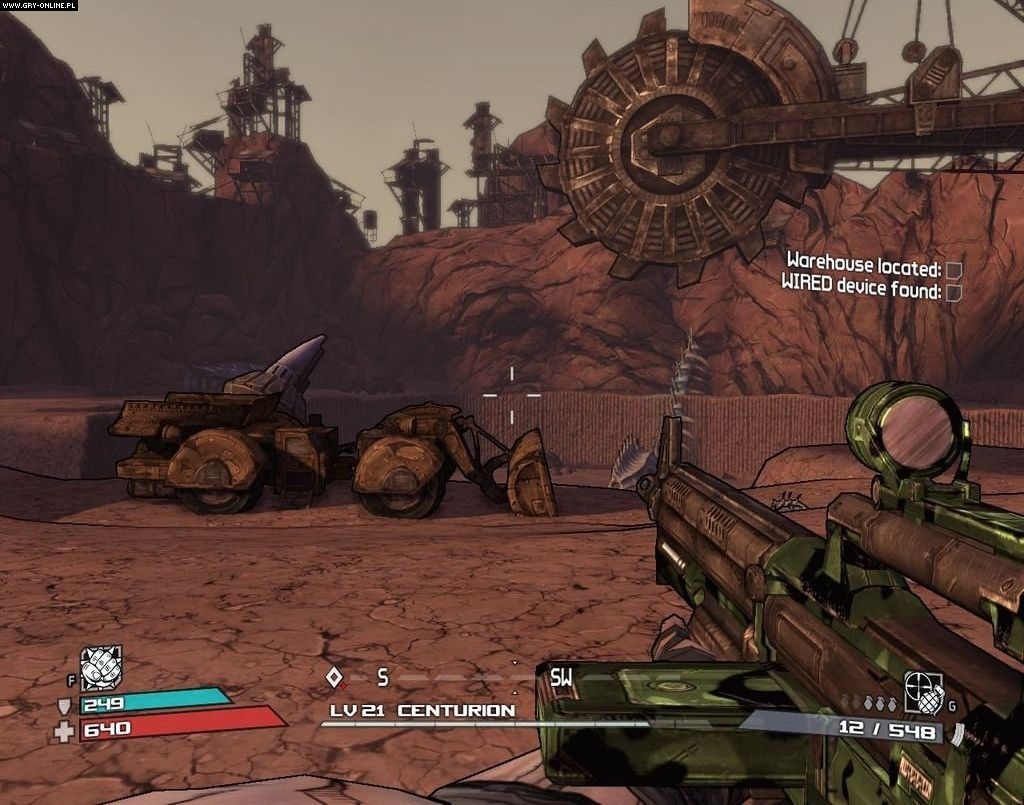The width and height of the screenshot is (1024, 805).
Task: Activate the action skill icon above the shield bar
Action: click(101, 668)
